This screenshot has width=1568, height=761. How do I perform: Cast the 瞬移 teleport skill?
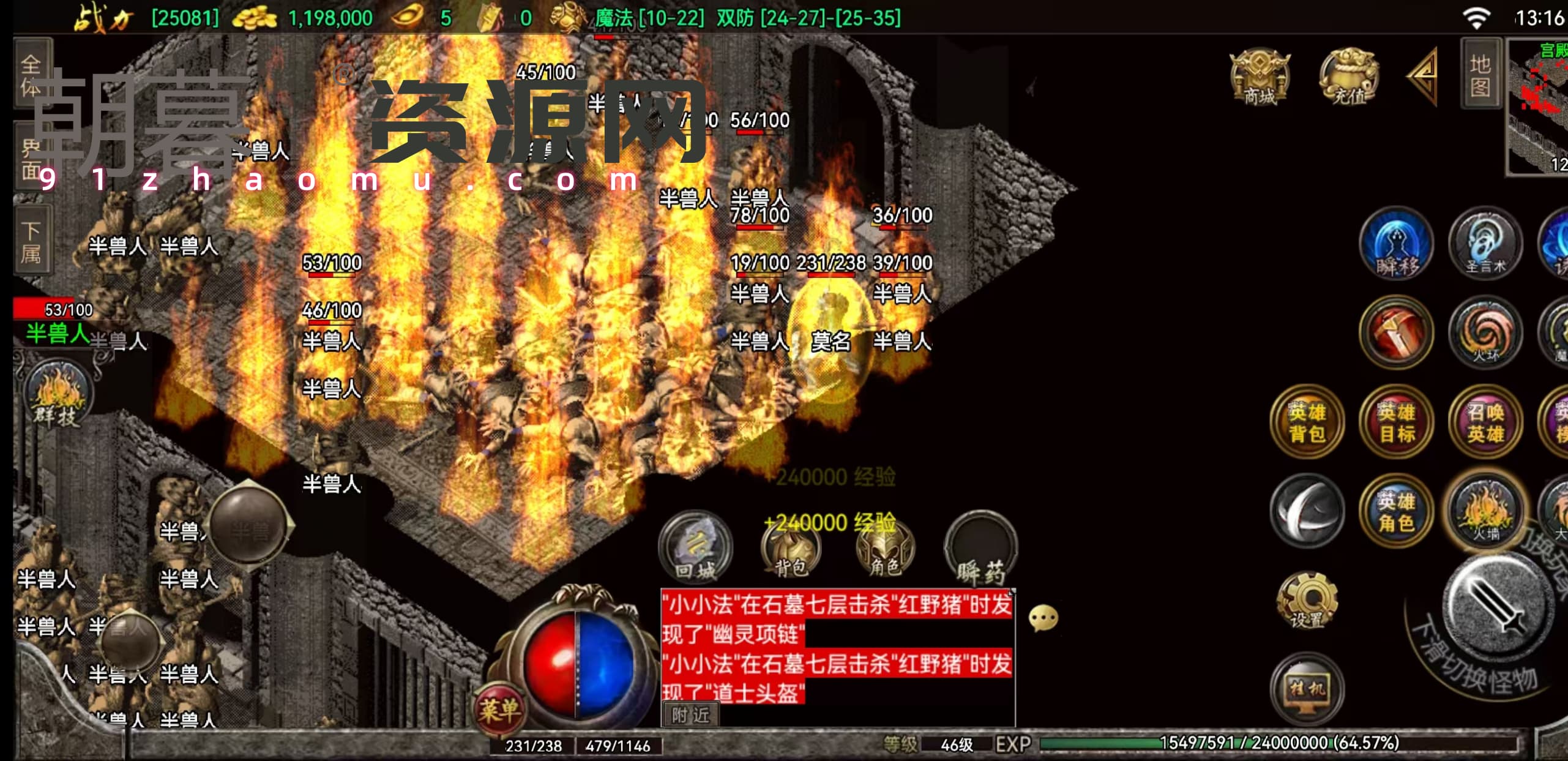coord(1396,244)
